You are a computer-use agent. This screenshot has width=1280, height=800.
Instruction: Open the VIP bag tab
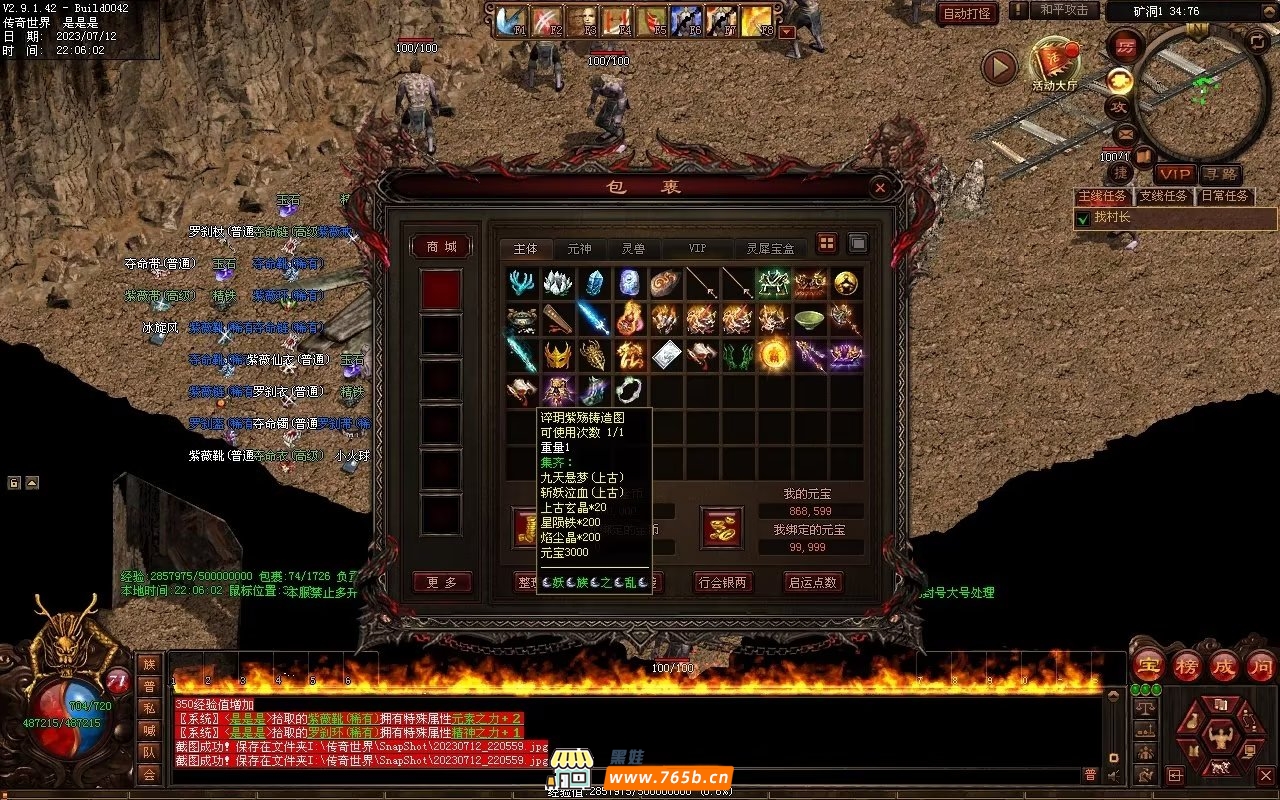[x=697, y=248]
